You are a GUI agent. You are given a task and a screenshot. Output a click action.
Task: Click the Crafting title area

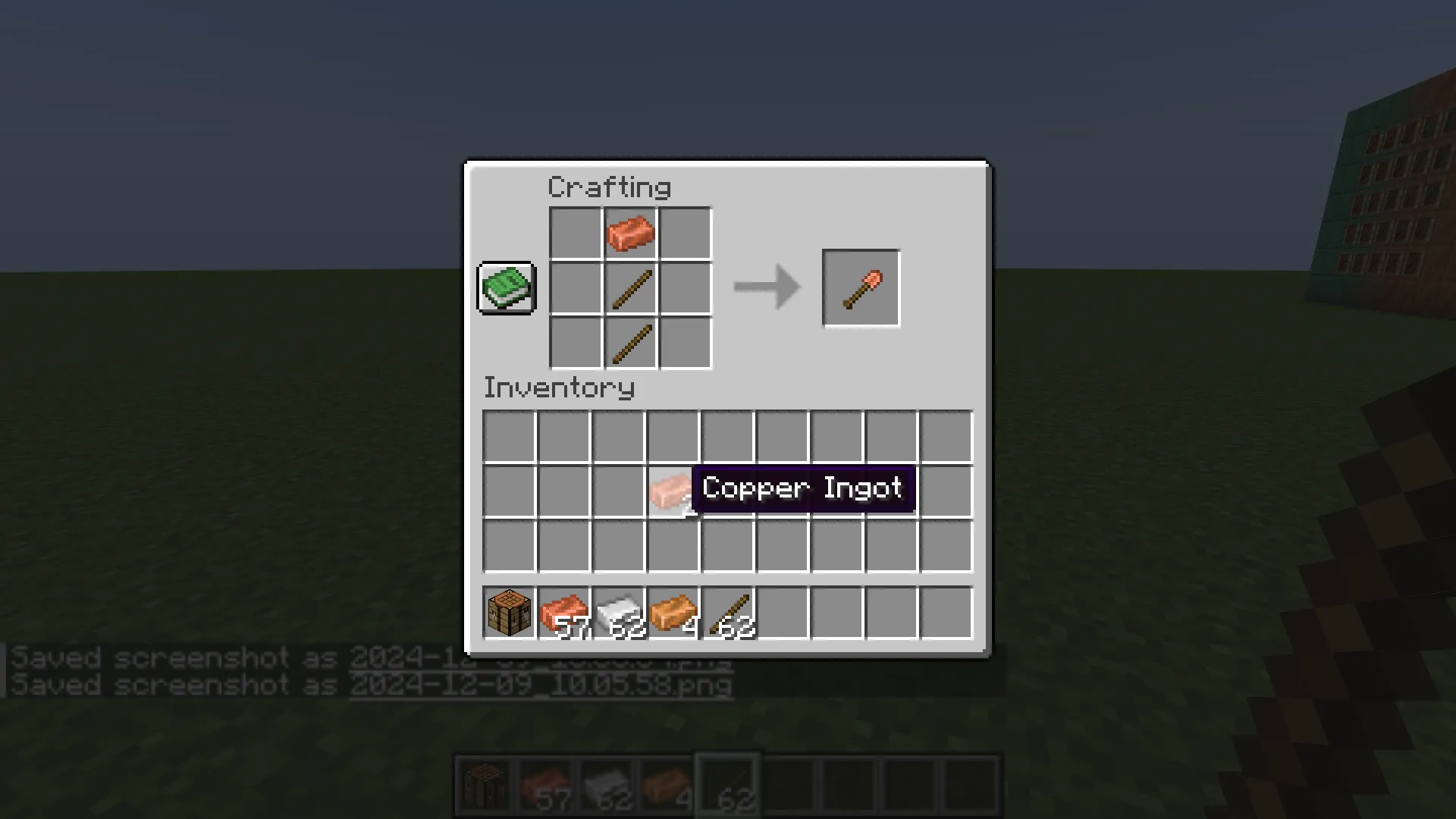pos(609,187)
